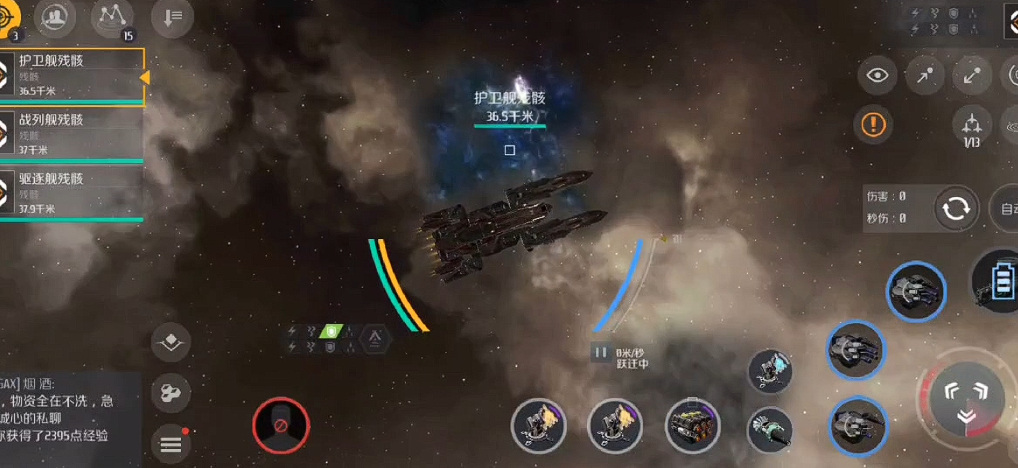Open the drone control 1/13 button
The height and width of the screenshot is (468, 1018).
click(971, 127)
